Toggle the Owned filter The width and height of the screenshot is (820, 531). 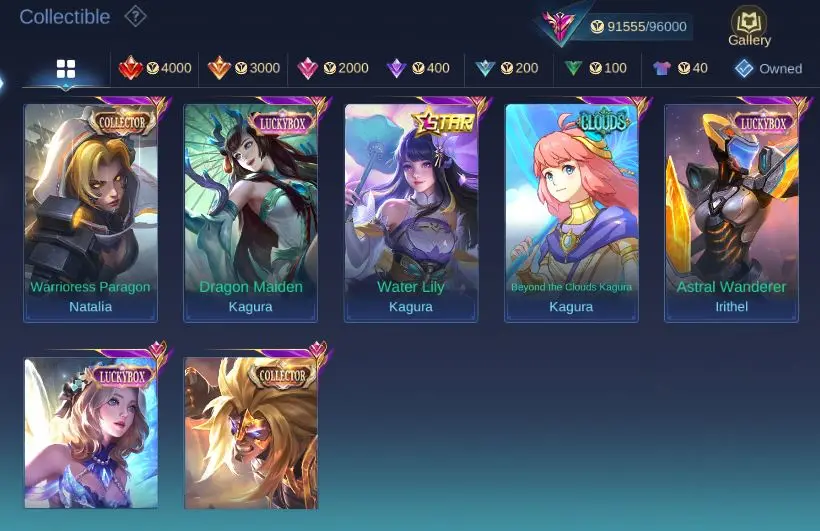click(768, 68)
